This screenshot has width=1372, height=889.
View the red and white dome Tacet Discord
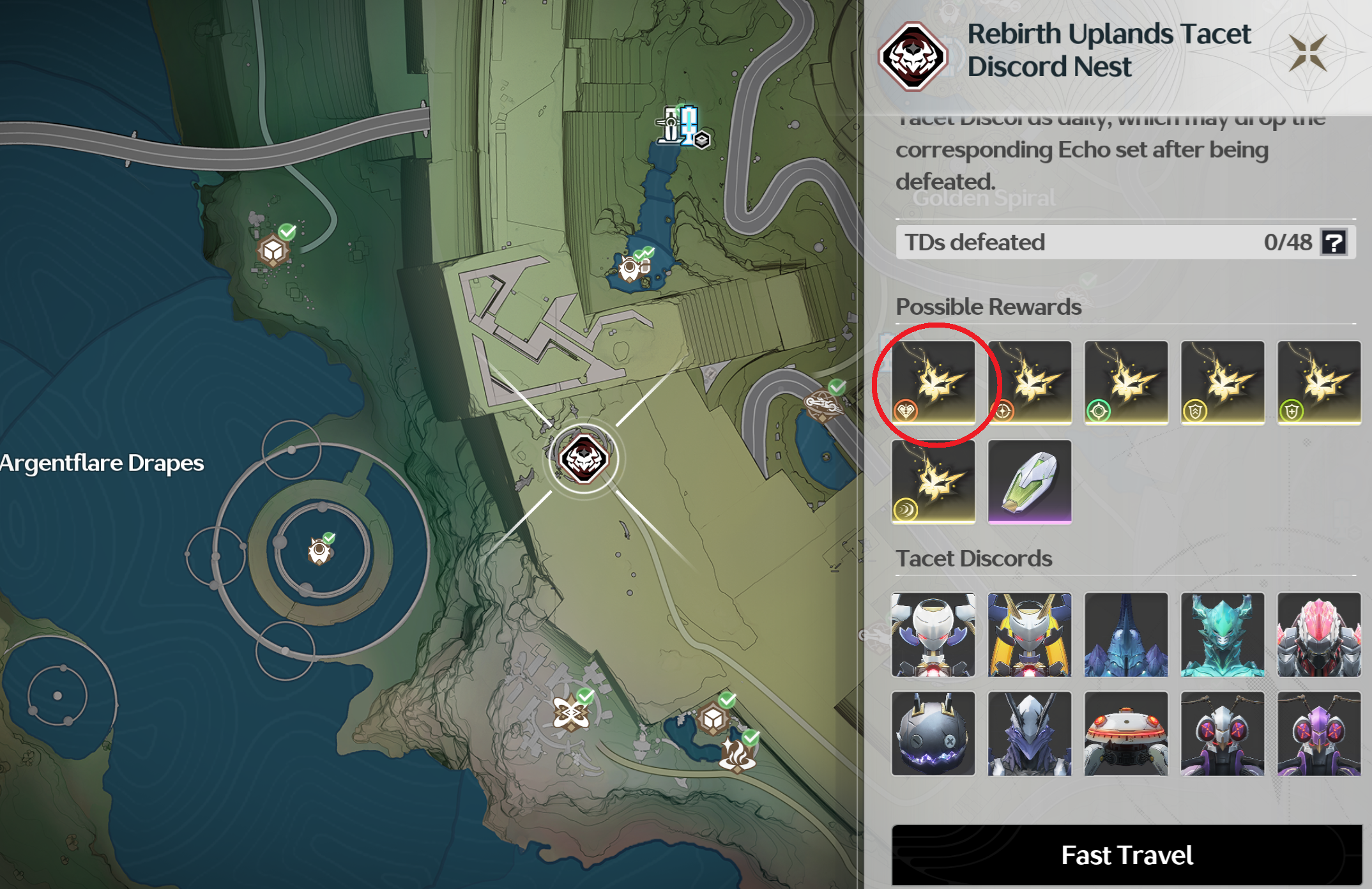pyautogui.click(x=1126, y=733)
